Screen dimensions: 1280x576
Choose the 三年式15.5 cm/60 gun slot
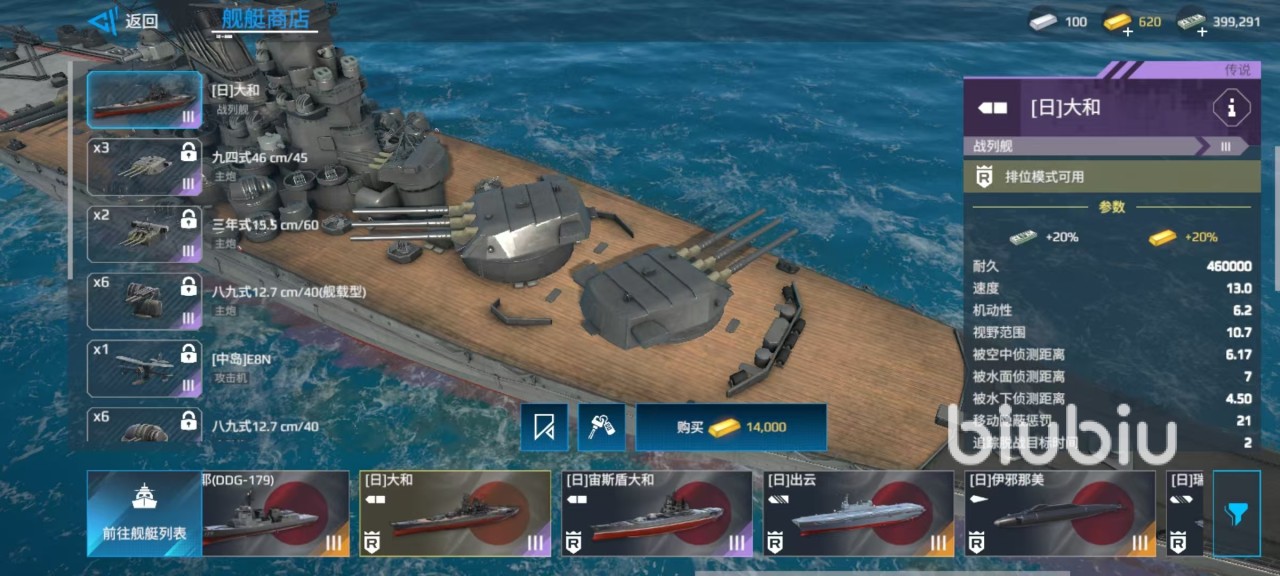point(144,234)
